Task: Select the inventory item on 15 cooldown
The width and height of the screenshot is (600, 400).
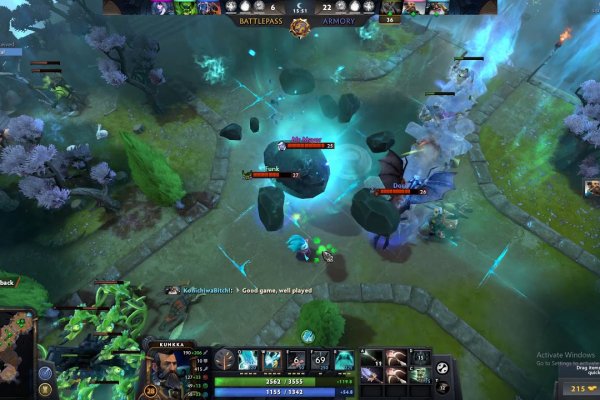Action: pos(421,358)
